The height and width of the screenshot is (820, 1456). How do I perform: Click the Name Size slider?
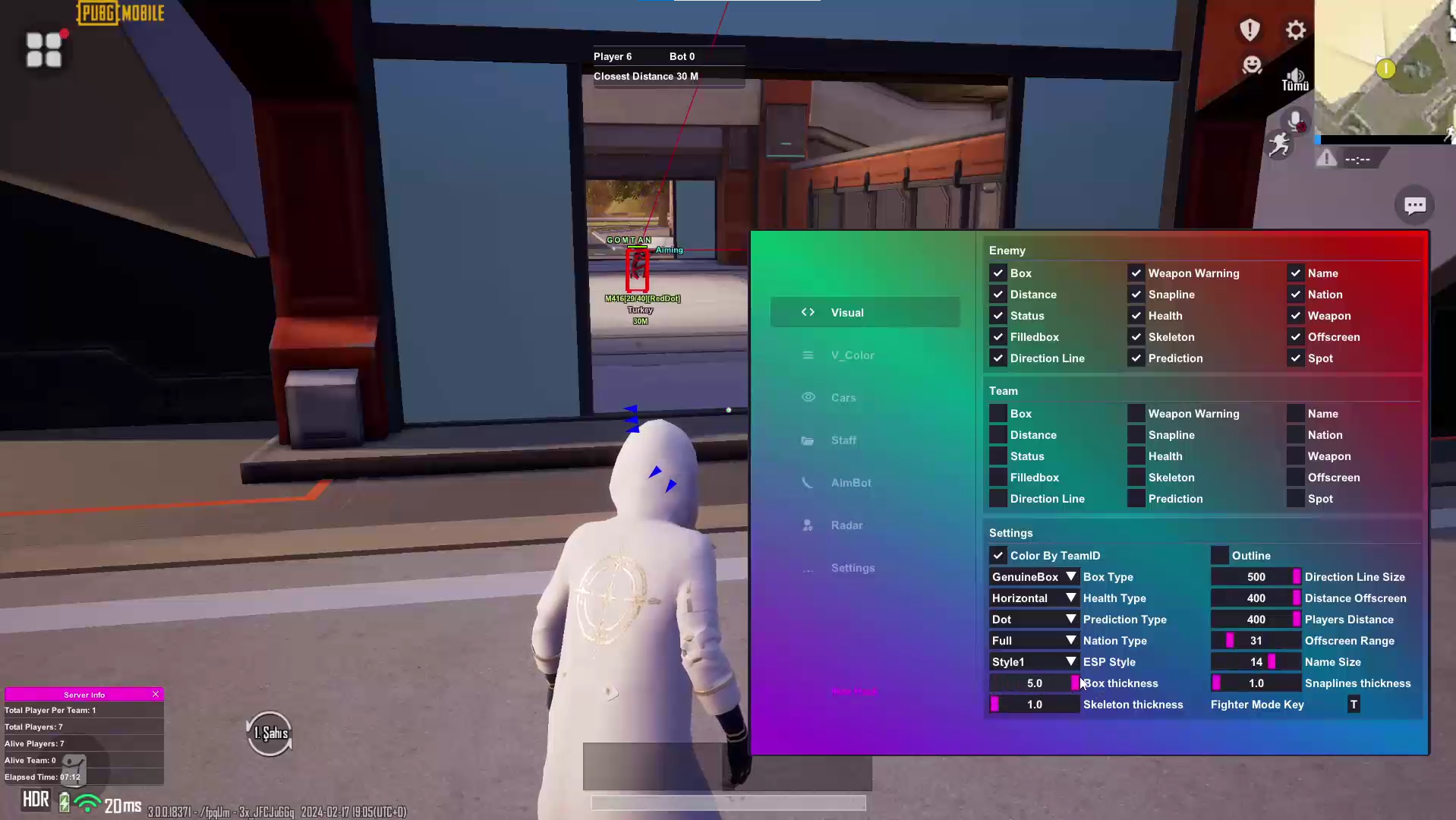pyautogui.click(x=1256, y=662)
